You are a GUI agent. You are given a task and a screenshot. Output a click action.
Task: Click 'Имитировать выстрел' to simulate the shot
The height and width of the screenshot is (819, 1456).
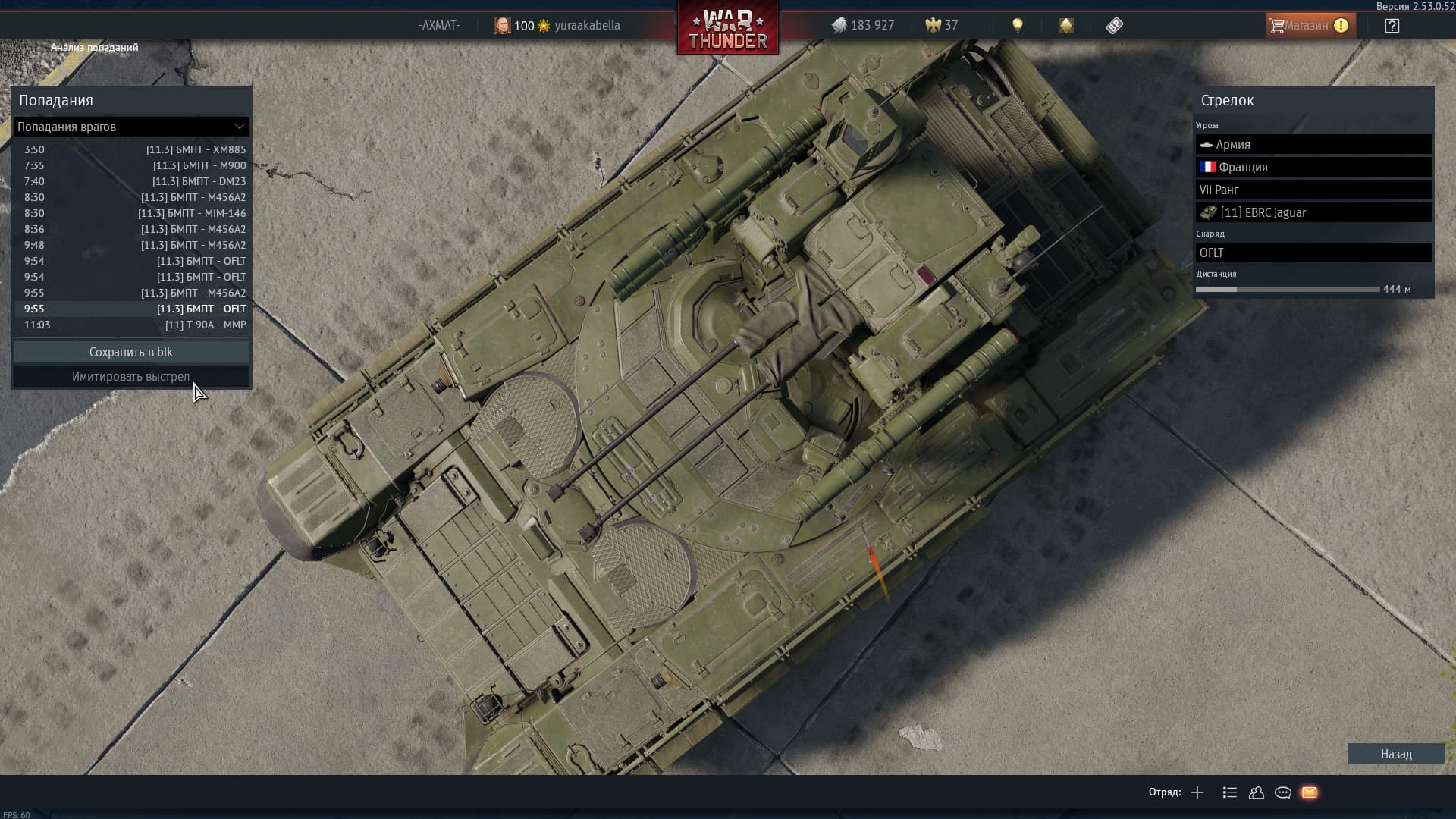click(131, 376)
